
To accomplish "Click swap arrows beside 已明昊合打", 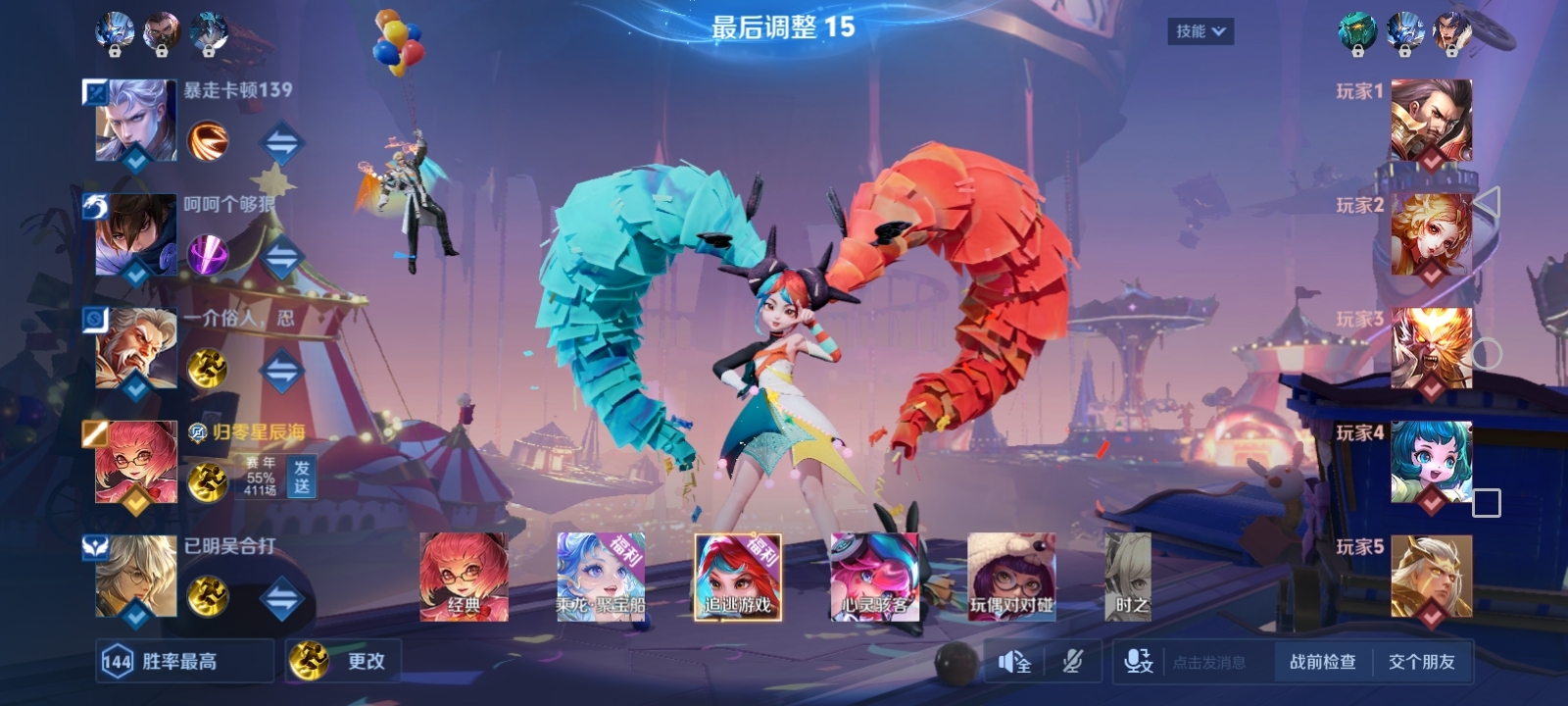I will click(x=281, y=598).
